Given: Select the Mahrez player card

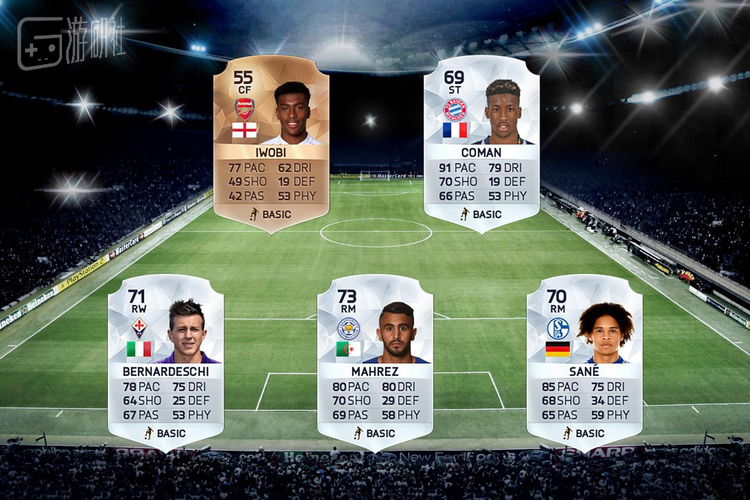Looking at the screenshot, I should (x=375, y=360).
